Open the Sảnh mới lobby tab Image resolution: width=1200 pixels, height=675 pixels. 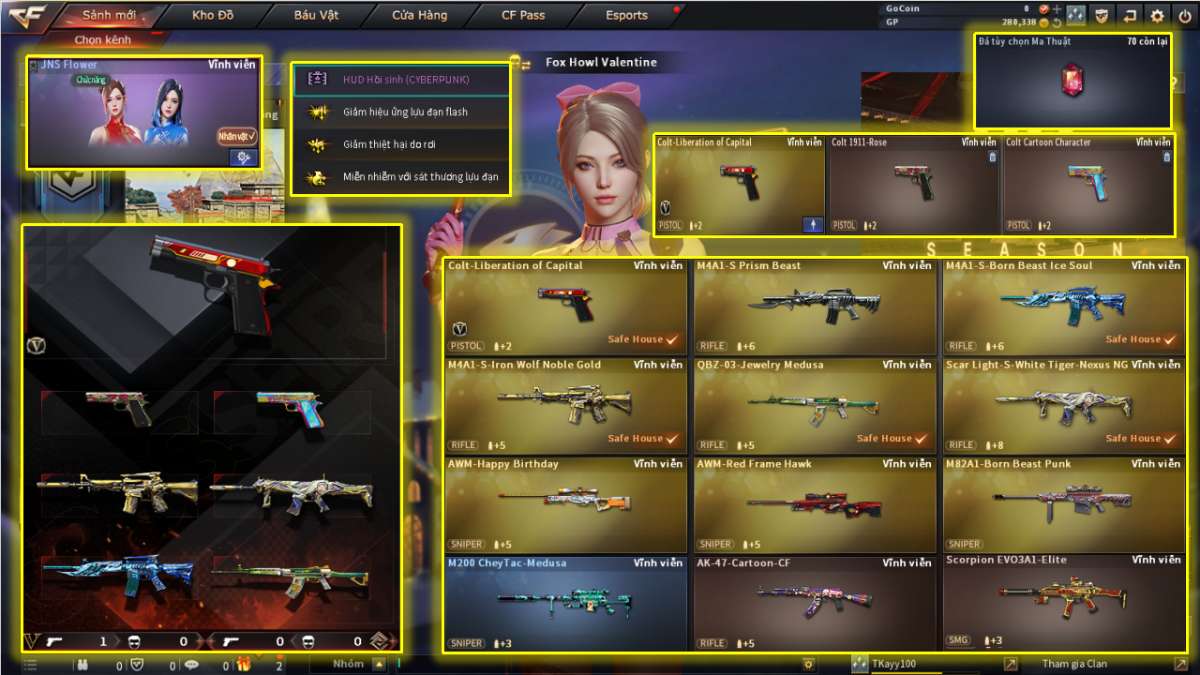(109, 15)
